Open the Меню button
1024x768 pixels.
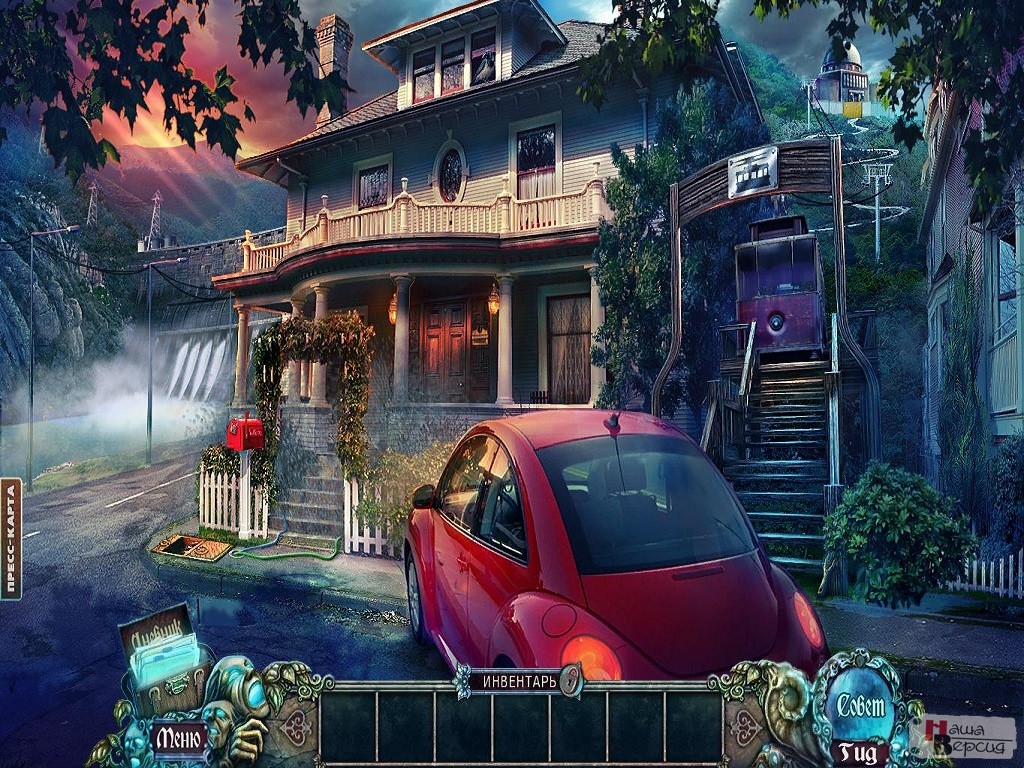[x=180, y=738]
